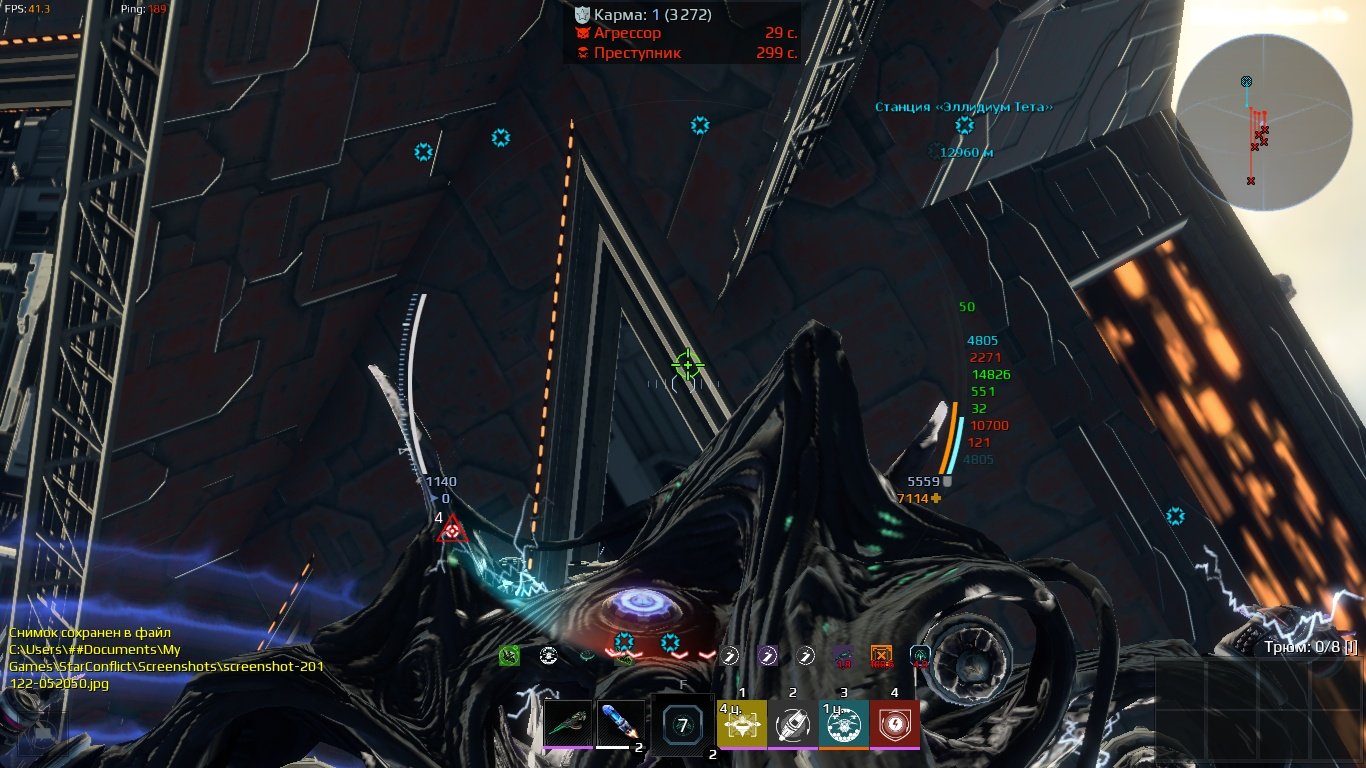
Task: Select the red triangle enemy indicator
Action: tap(452, 530)
